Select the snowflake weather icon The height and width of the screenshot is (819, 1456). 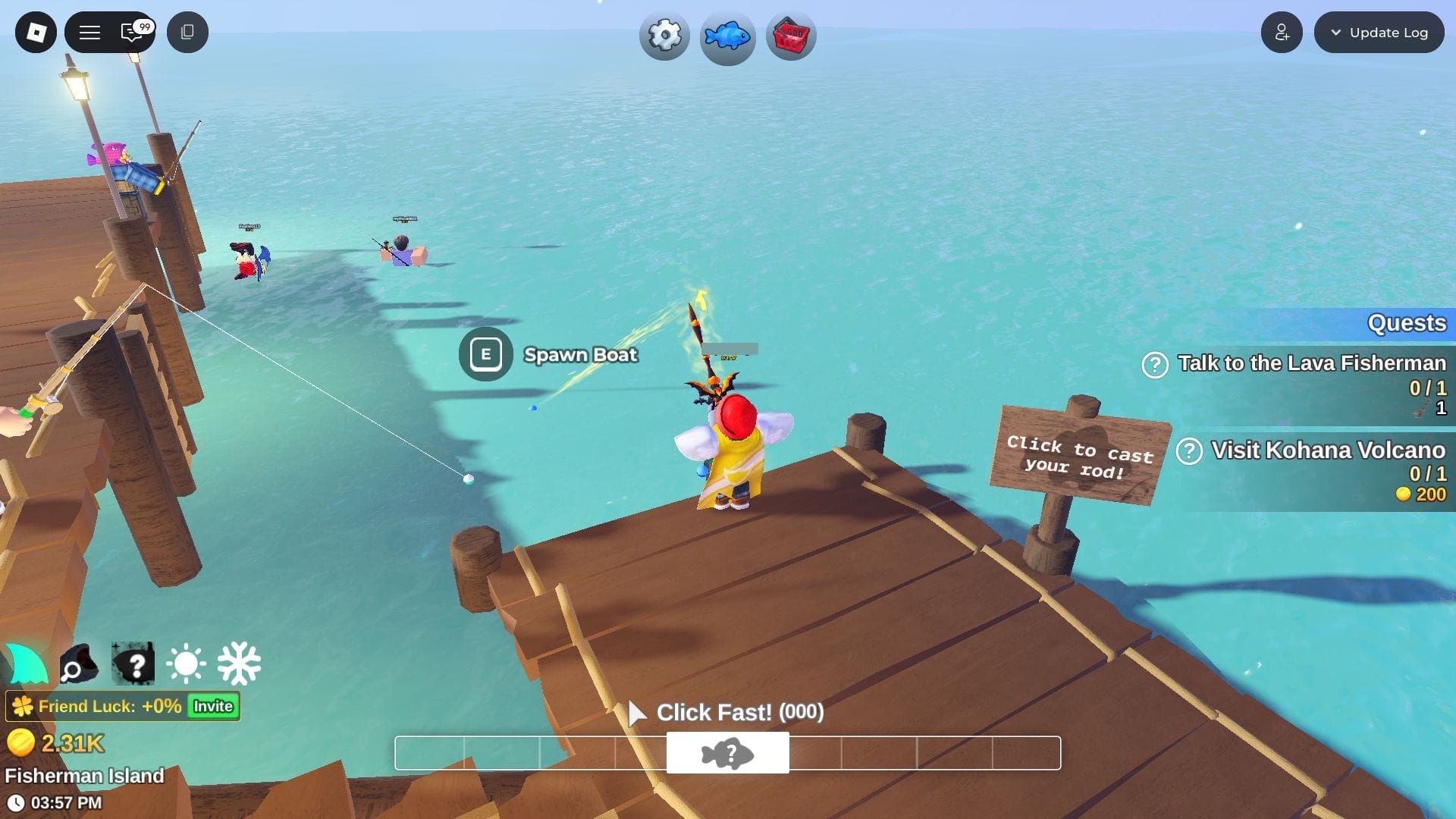(x=240, y=664)
